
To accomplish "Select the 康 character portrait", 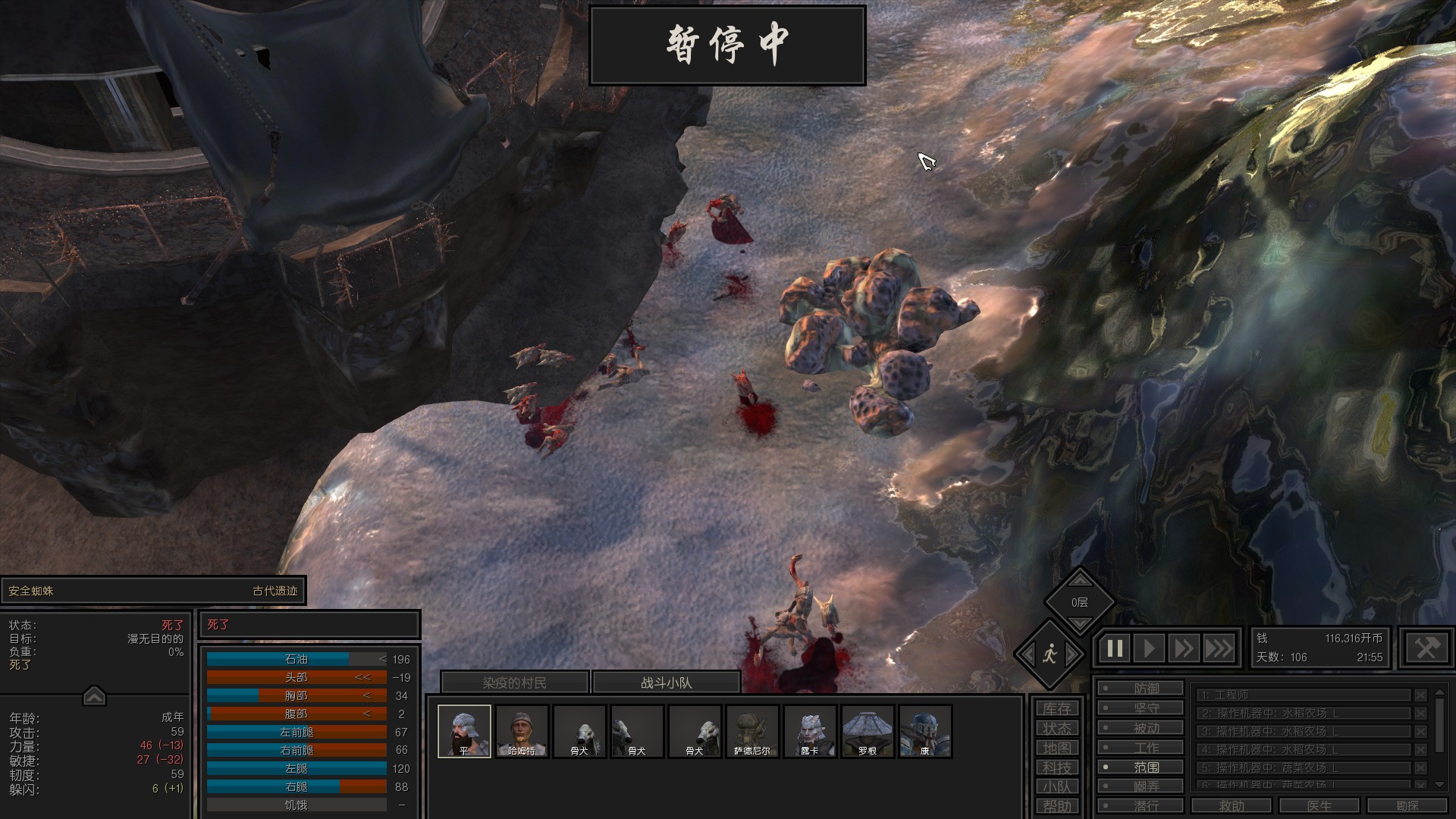I will point(925,731).
